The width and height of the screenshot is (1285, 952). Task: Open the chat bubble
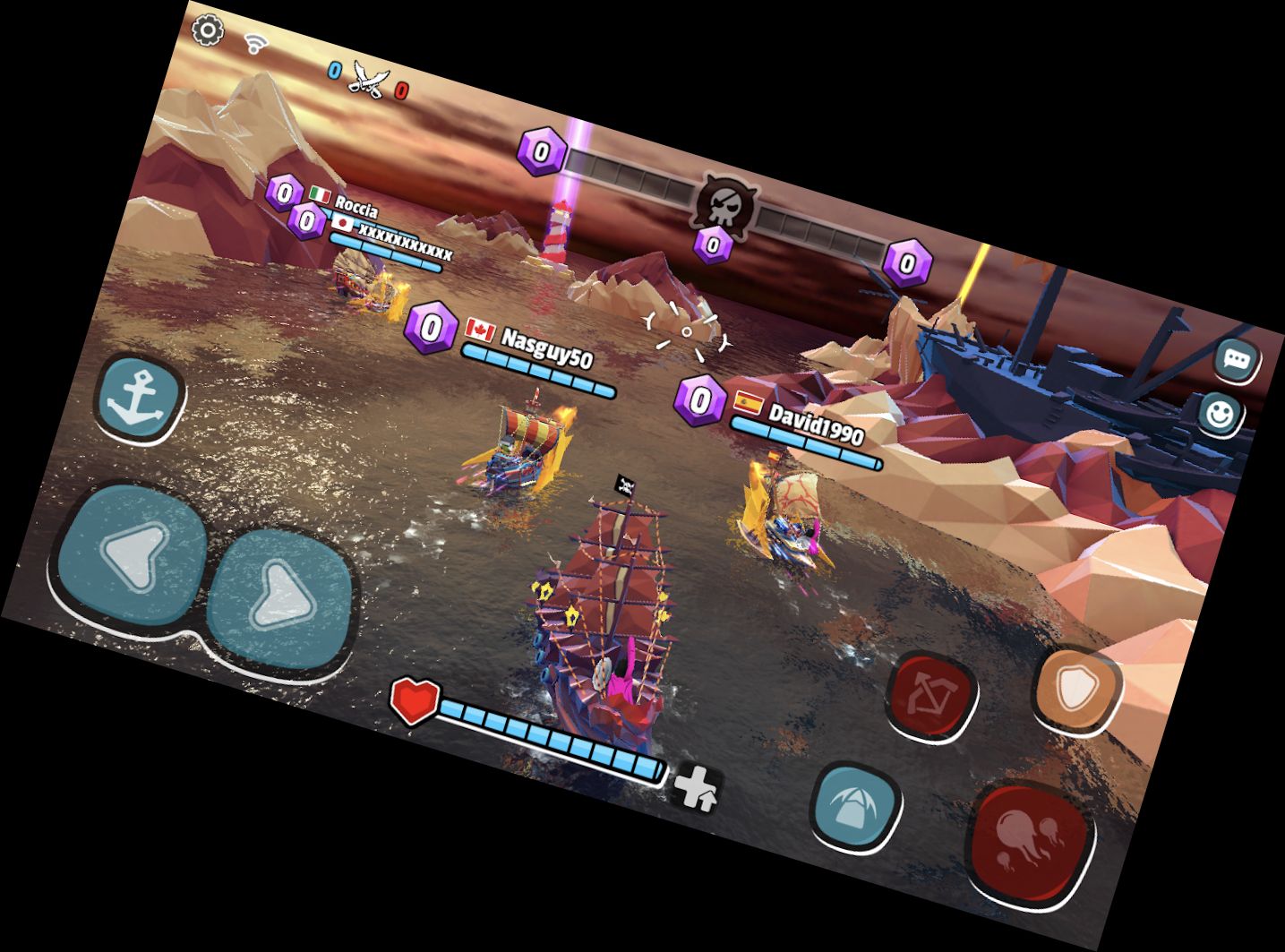(x=1237, y=360)
